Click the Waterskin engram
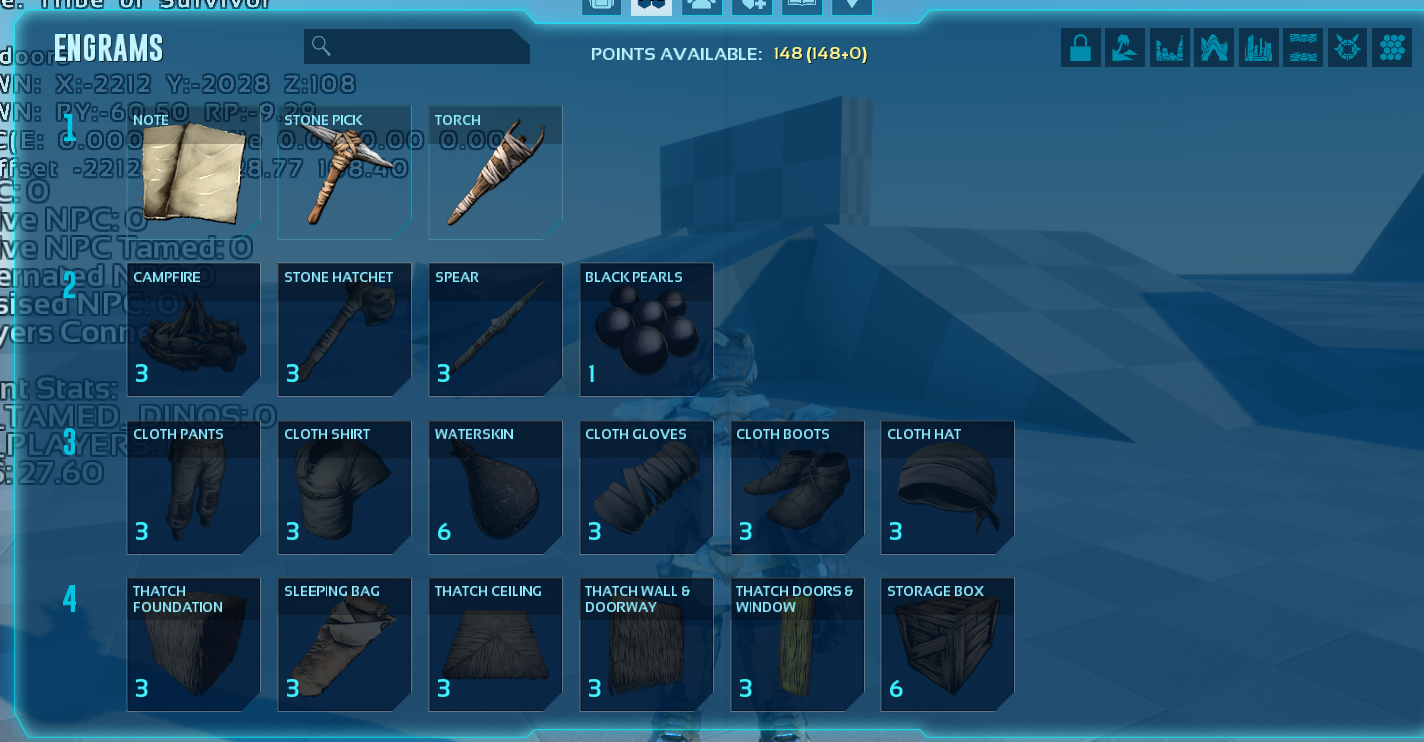Image resolution: width=1424 pixels, height=742 pixels. [495, 487]
